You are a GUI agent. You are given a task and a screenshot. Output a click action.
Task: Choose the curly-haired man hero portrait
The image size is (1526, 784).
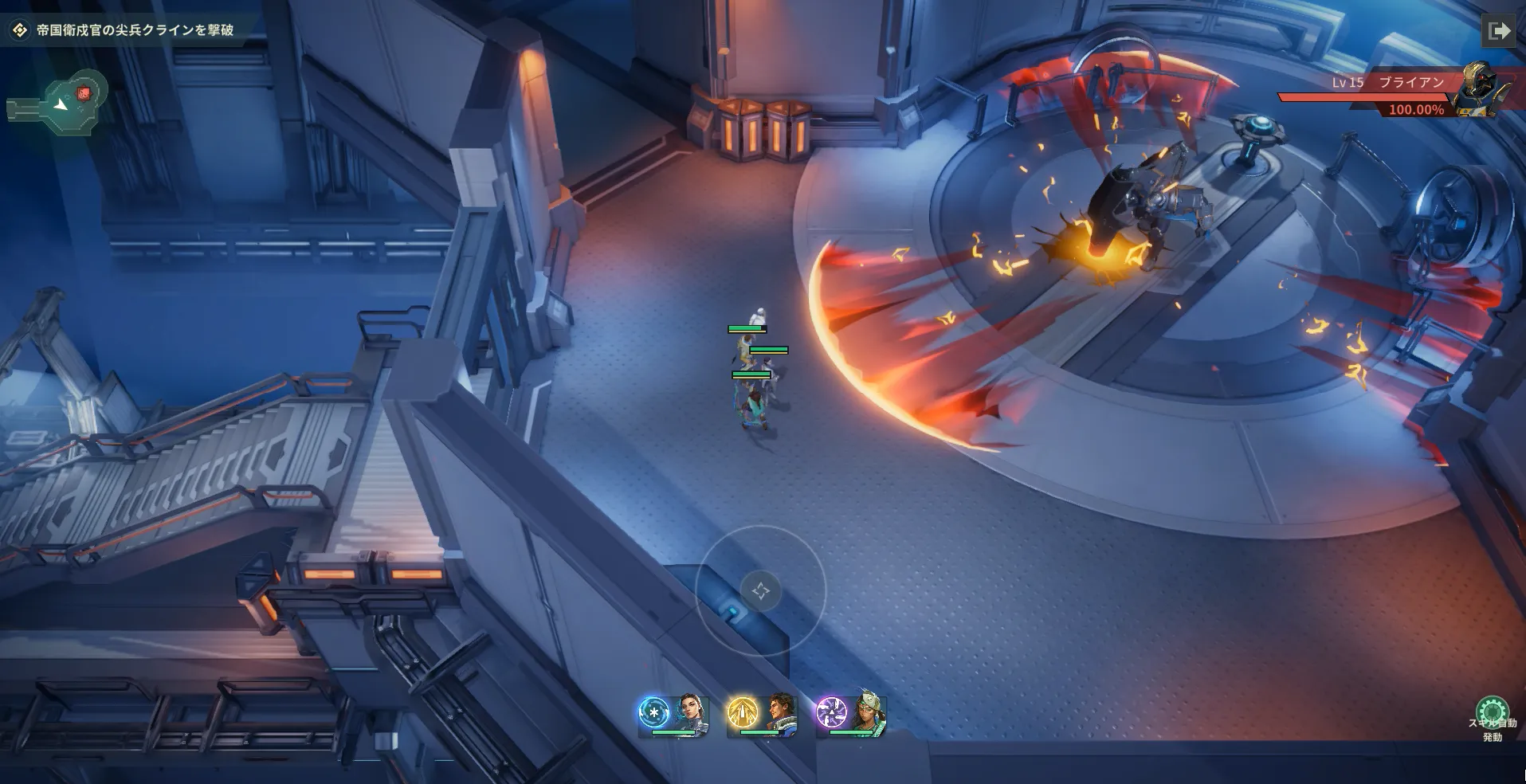click(x=780, y=712)
